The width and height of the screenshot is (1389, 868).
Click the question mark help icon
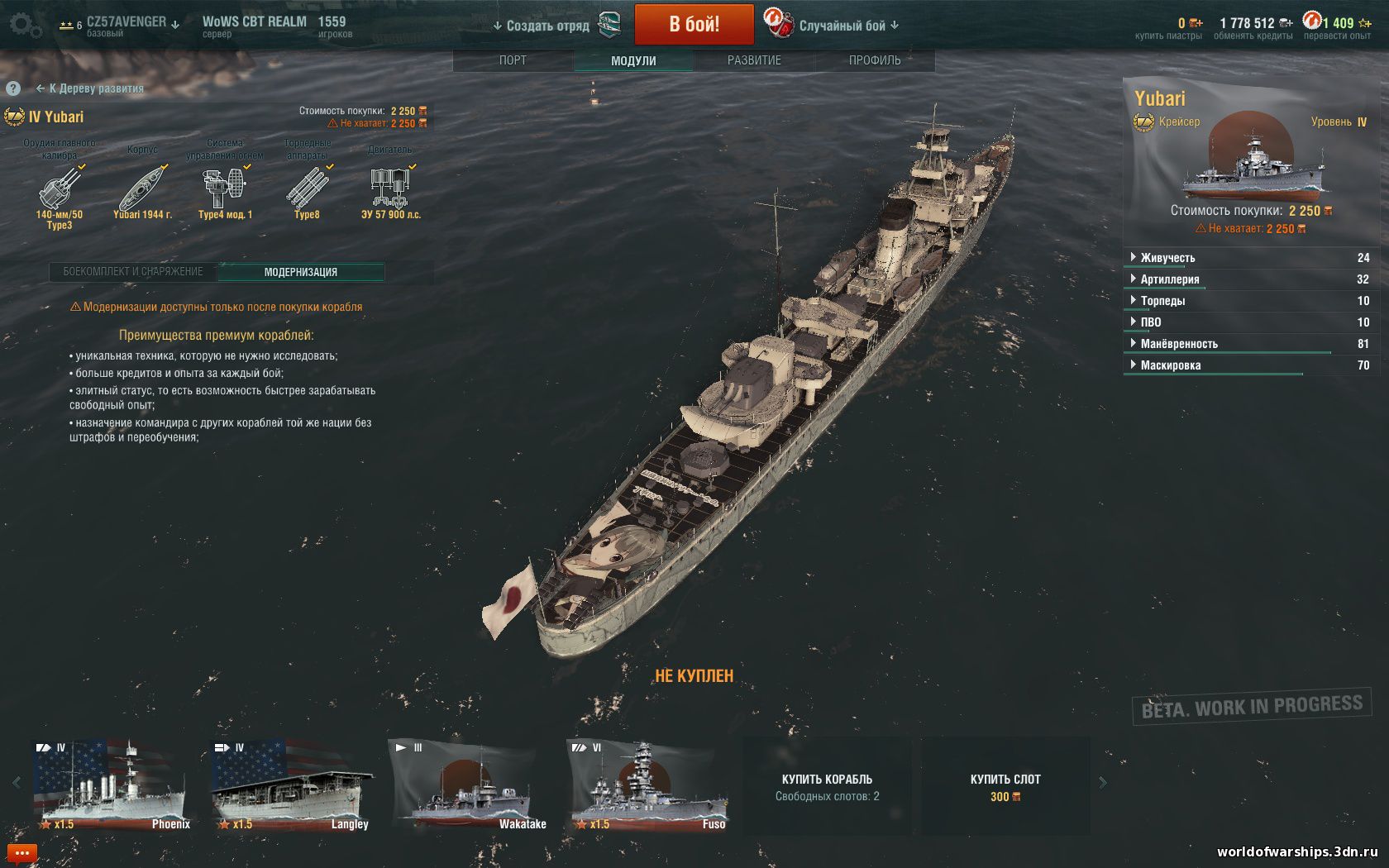point(13,88)
